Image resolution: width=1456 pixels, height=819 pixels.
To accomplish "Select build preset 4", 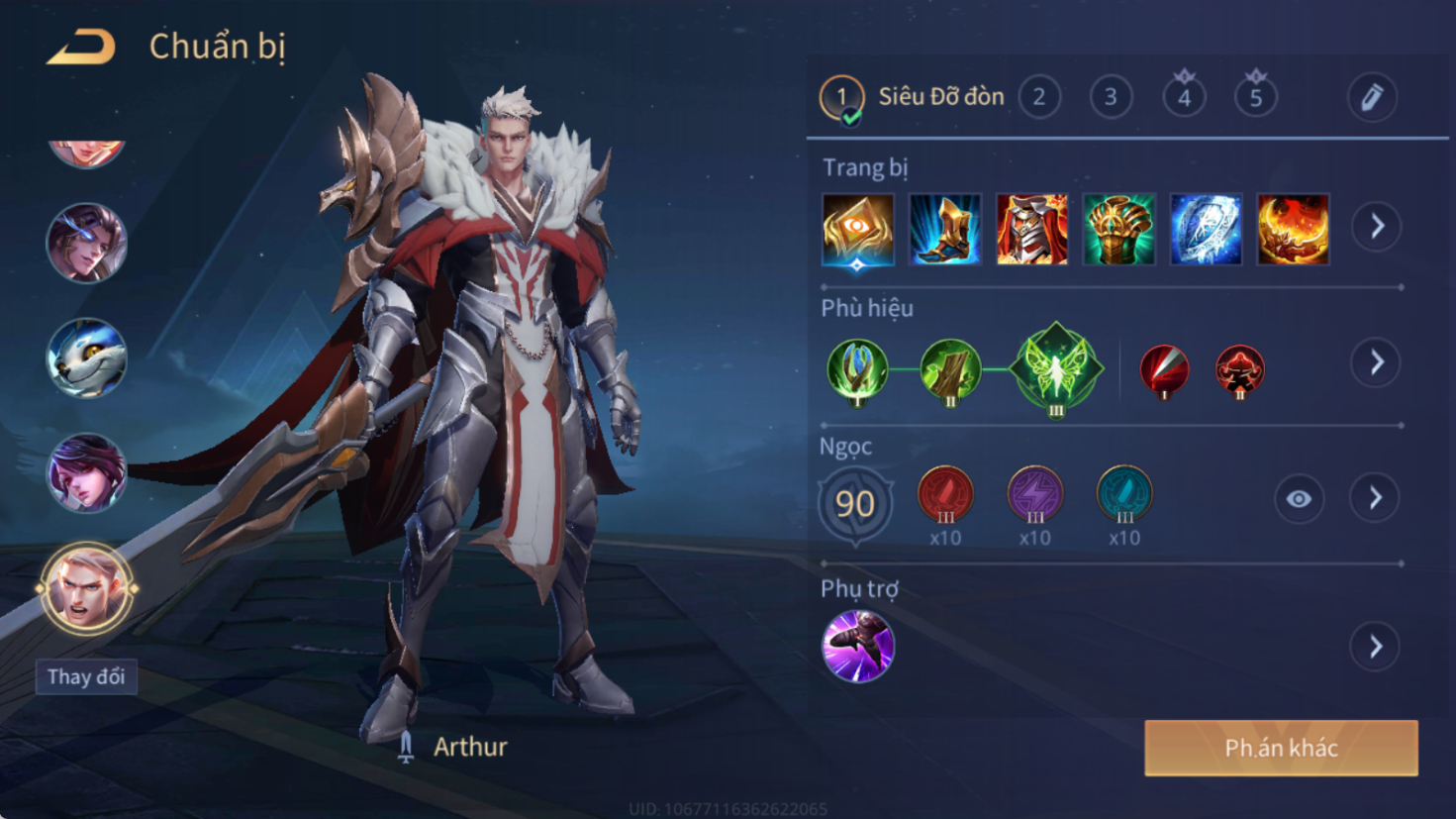I will coord(1184,97).
